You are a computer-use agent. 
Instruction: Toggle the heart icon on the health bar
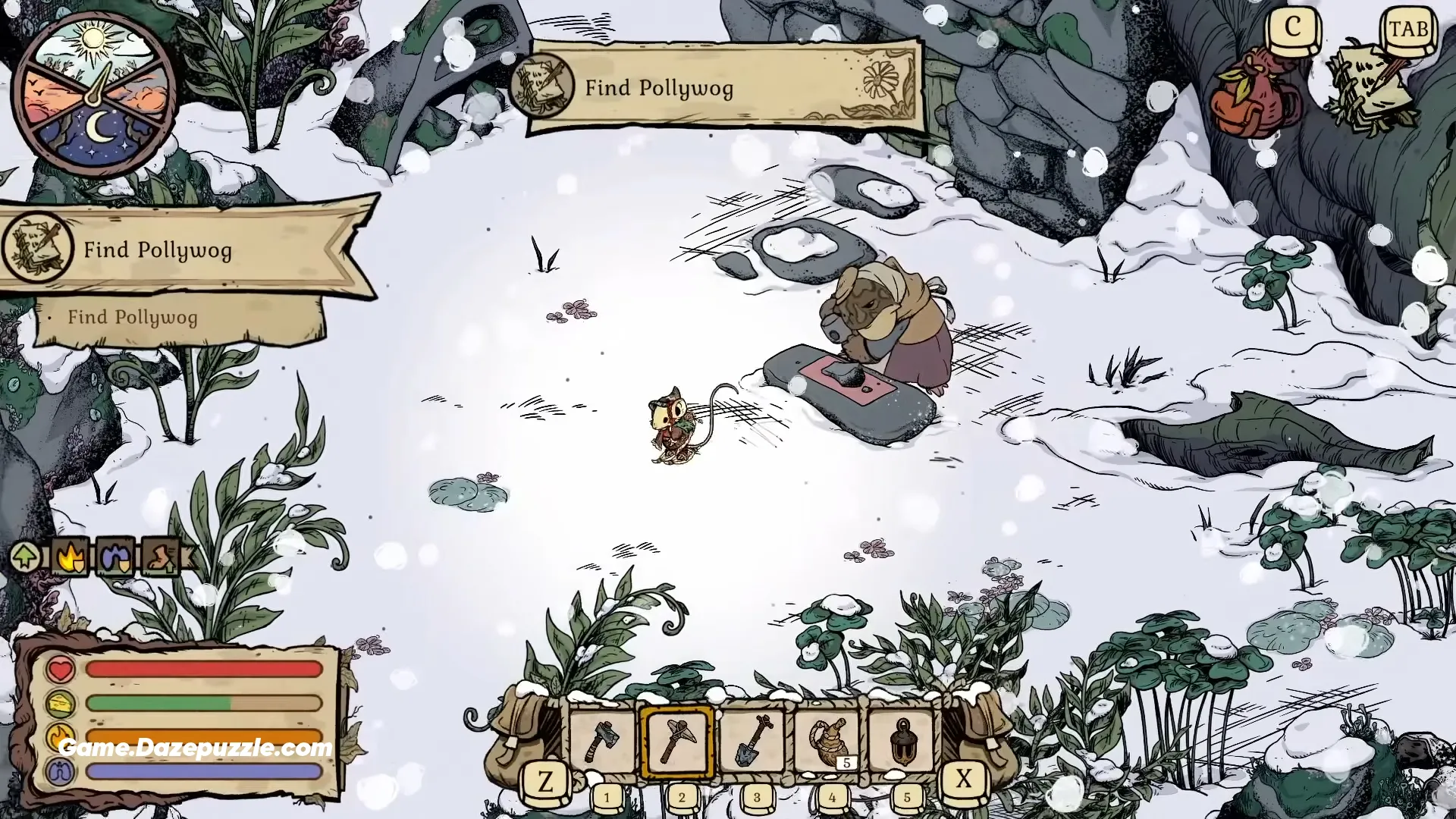(60, 669)
